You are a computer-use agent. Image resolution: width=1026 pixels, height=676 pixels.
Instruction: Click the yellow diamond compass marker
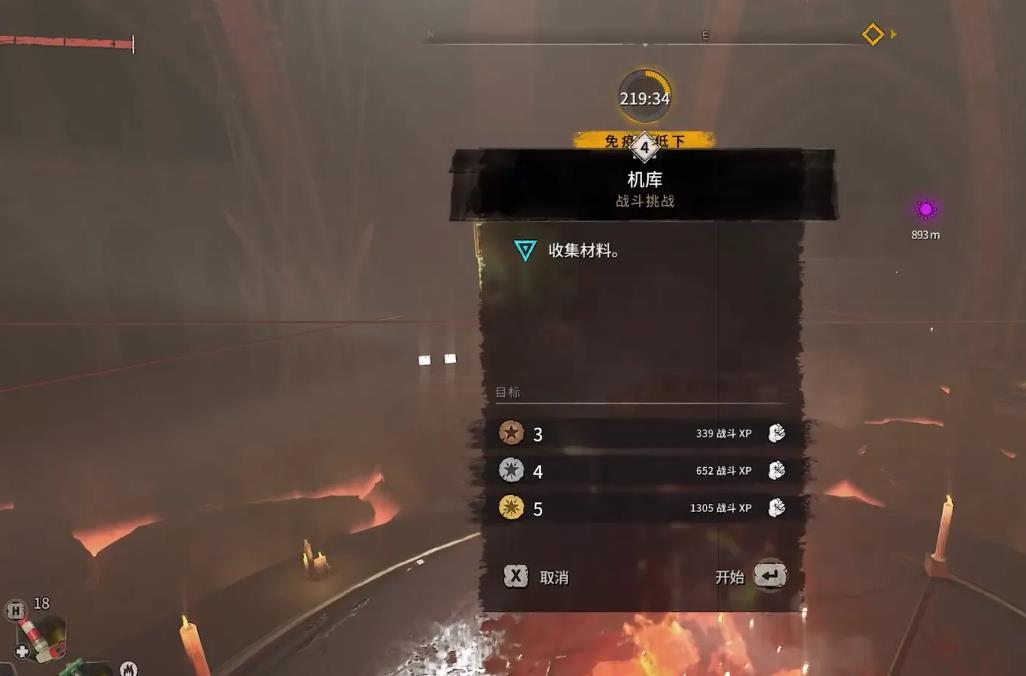tap(873, 35)
